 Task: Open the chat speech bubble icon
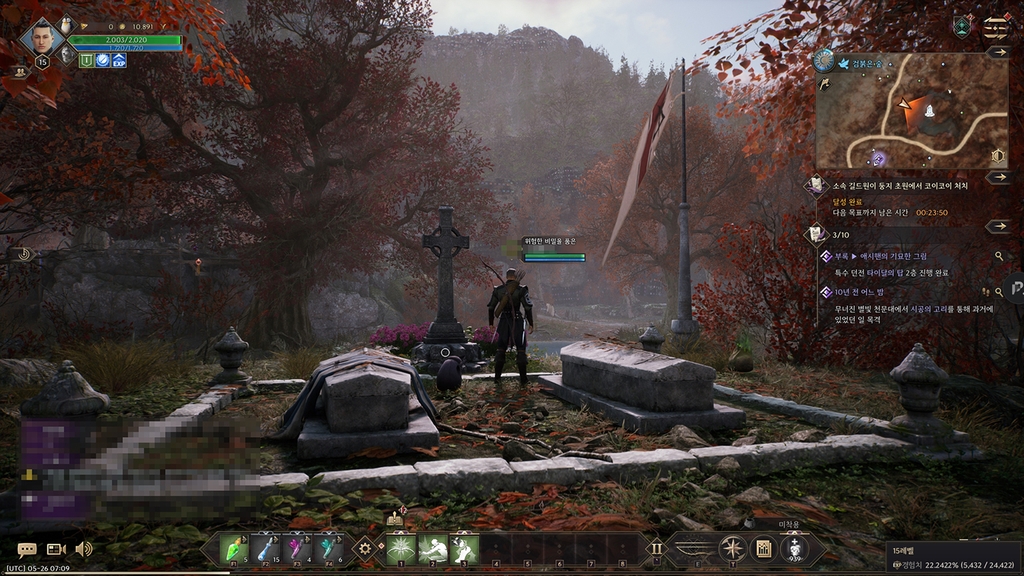(27, 549)
